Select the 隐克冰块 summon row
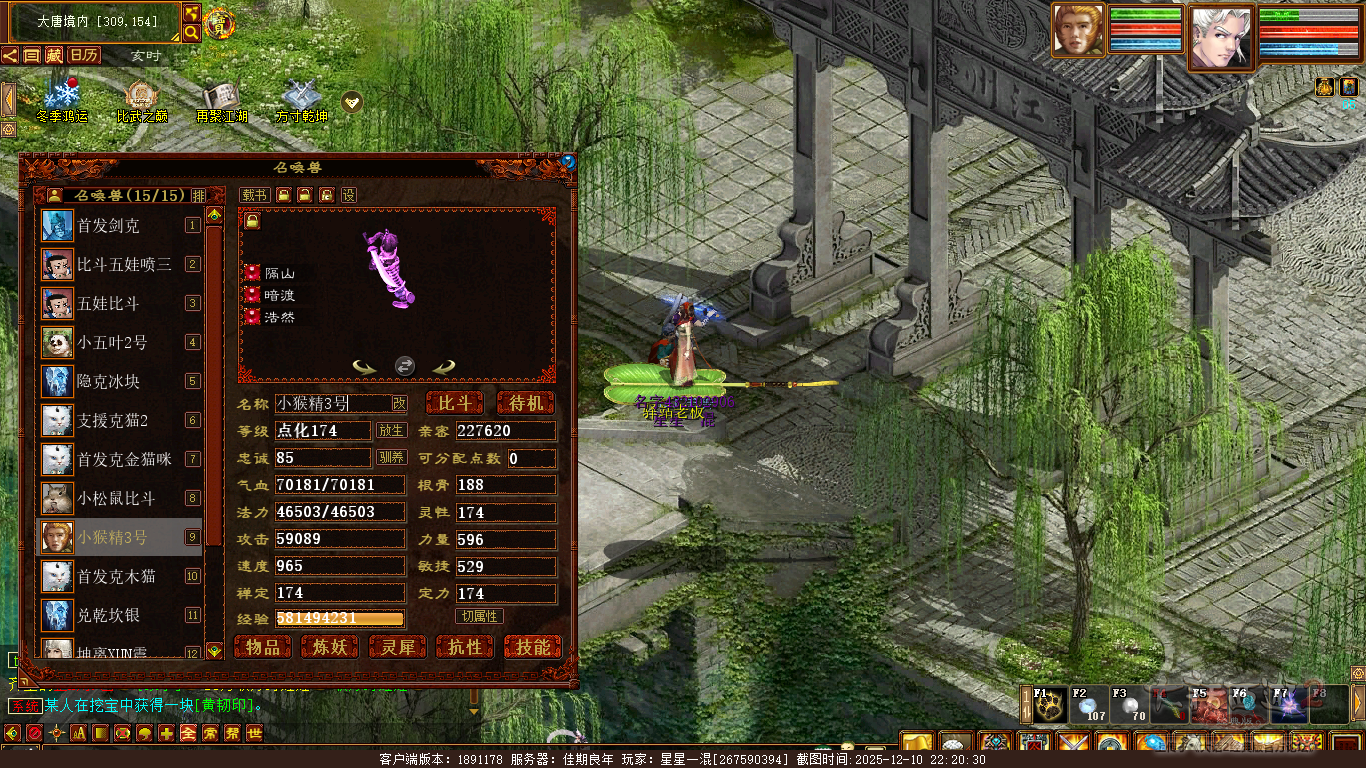Viewport: 1366px width, 768px height. coord(120,381)
